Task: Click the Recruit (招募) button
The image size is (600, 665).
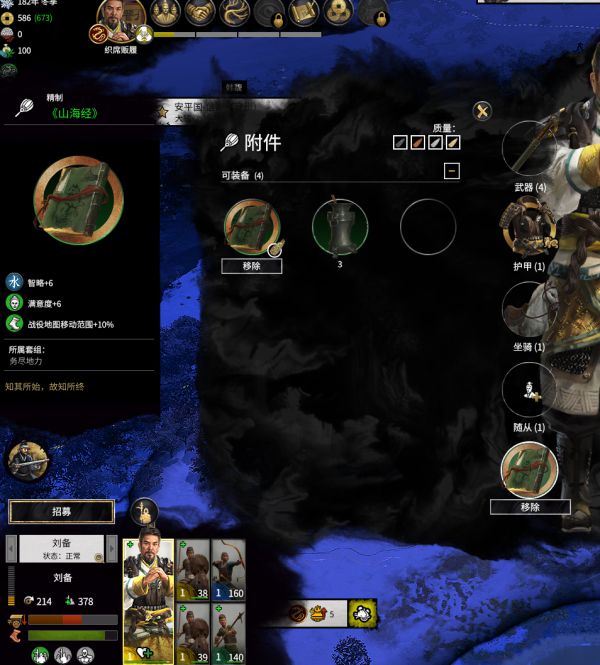Action: pyautogui.click(x=61, y=512)
